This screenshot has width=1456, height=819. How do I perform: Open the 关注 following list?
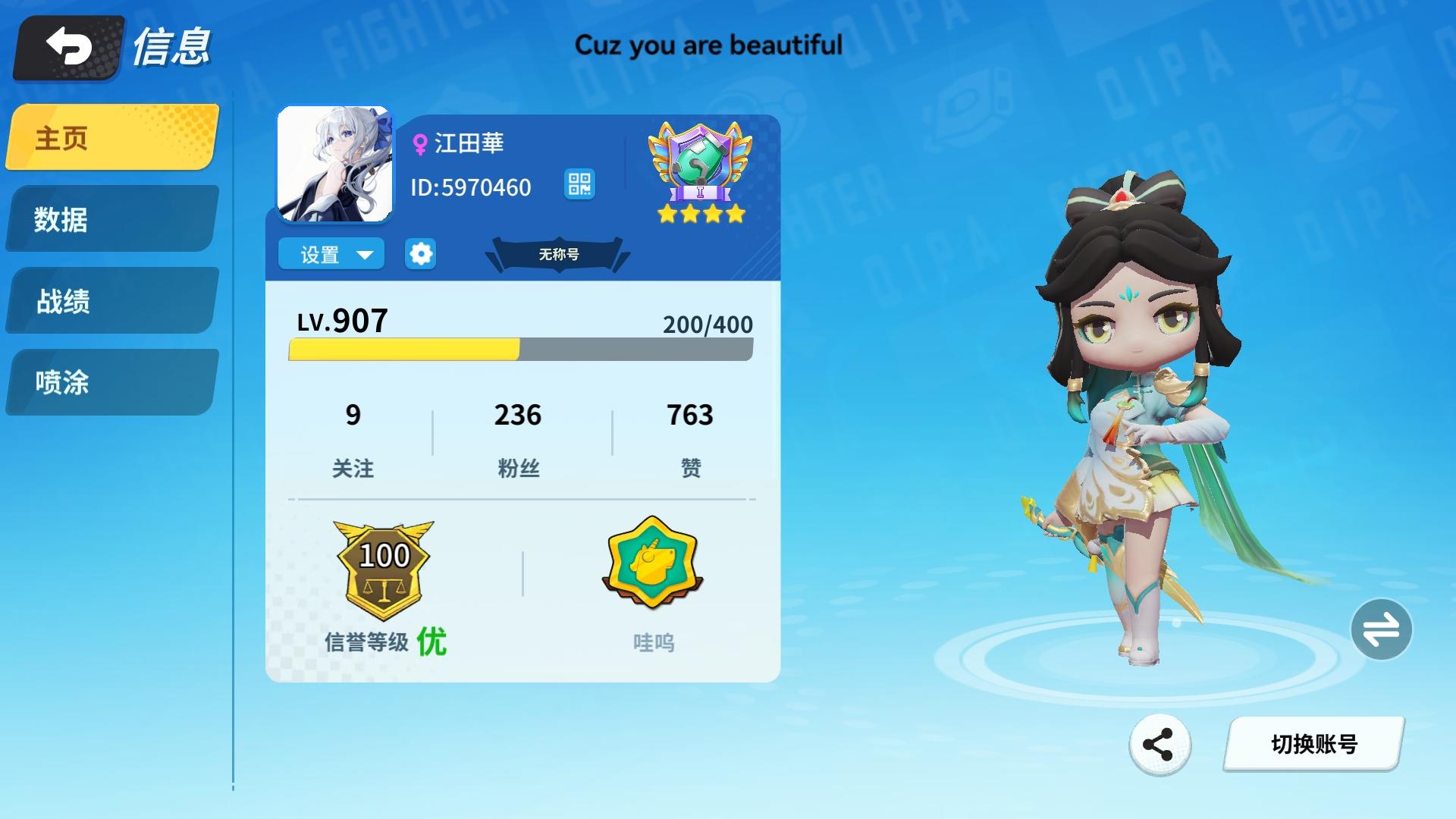click(x=353, y=436)
